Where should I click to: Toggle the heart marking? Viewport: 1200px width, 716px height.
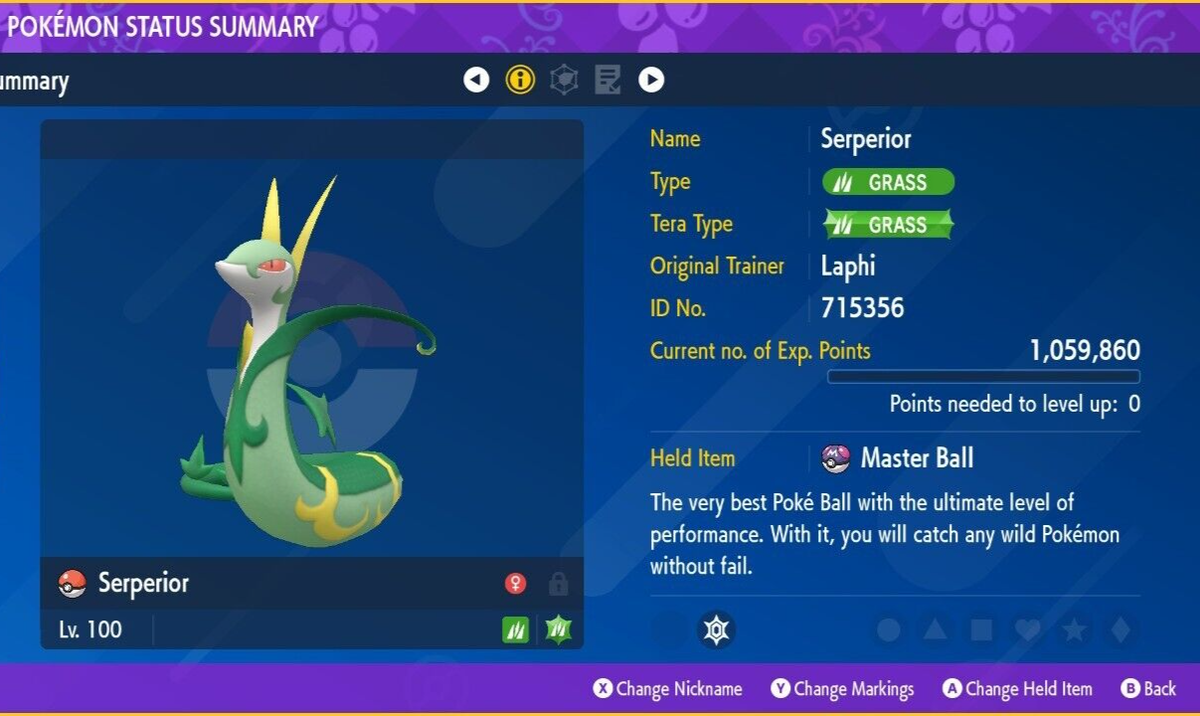pyautogui.click(x=1028, y=630)
